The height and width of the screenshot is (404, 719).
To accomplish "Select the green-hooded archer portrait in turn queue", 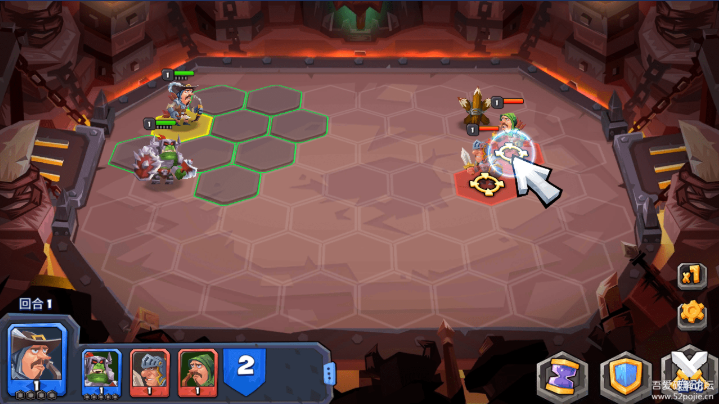I will tap(198, 371).
